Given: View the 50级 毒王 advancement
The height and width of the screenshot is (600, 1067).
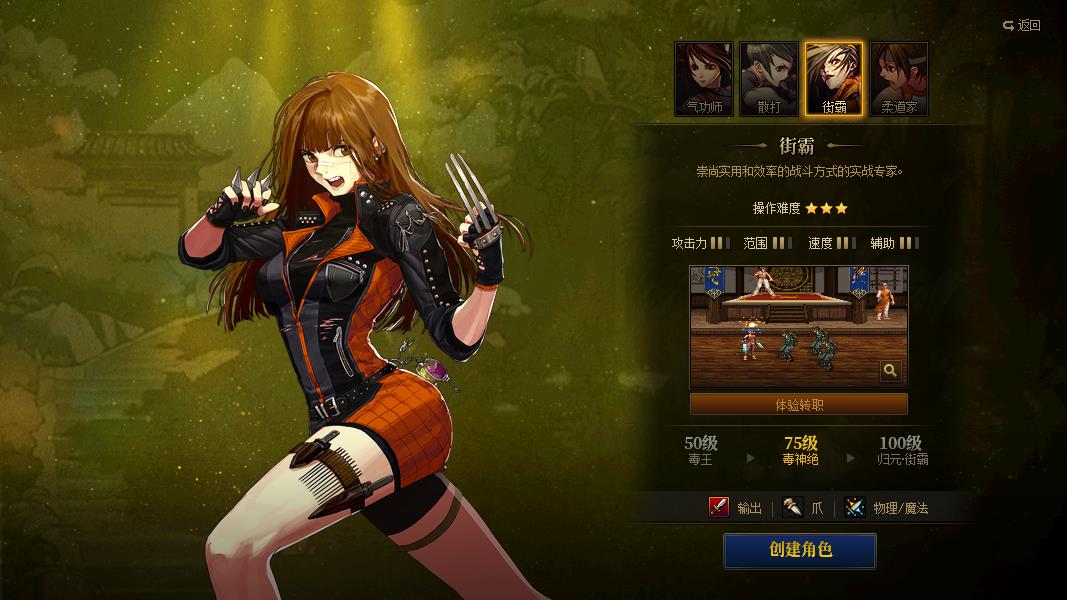Looking at the screenshot, I should (701, 451).
